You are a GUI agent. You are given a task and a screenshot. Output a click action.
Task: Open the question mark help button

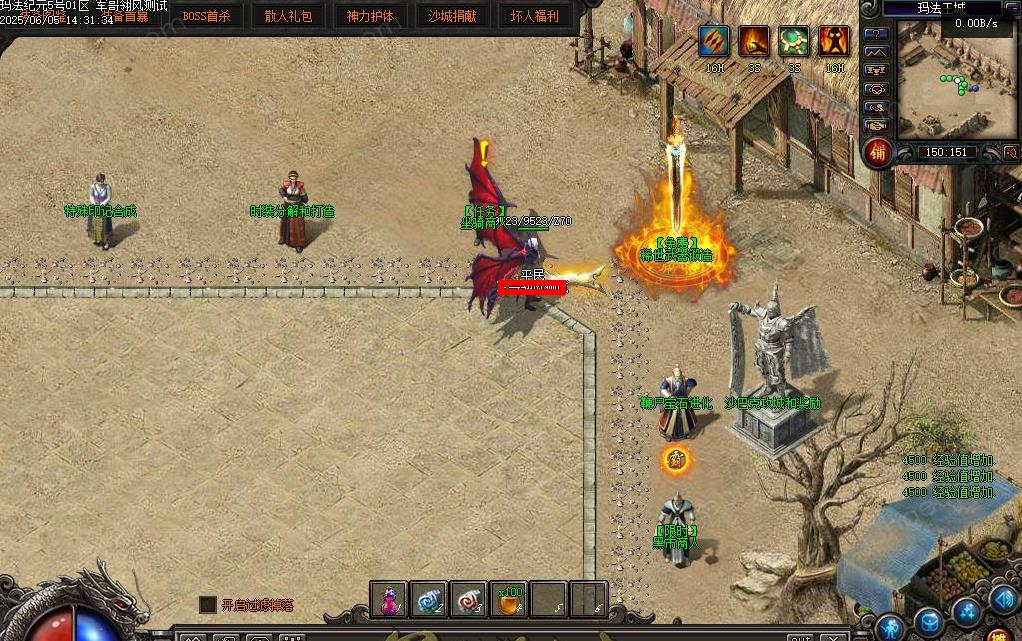tap(877, 34)
